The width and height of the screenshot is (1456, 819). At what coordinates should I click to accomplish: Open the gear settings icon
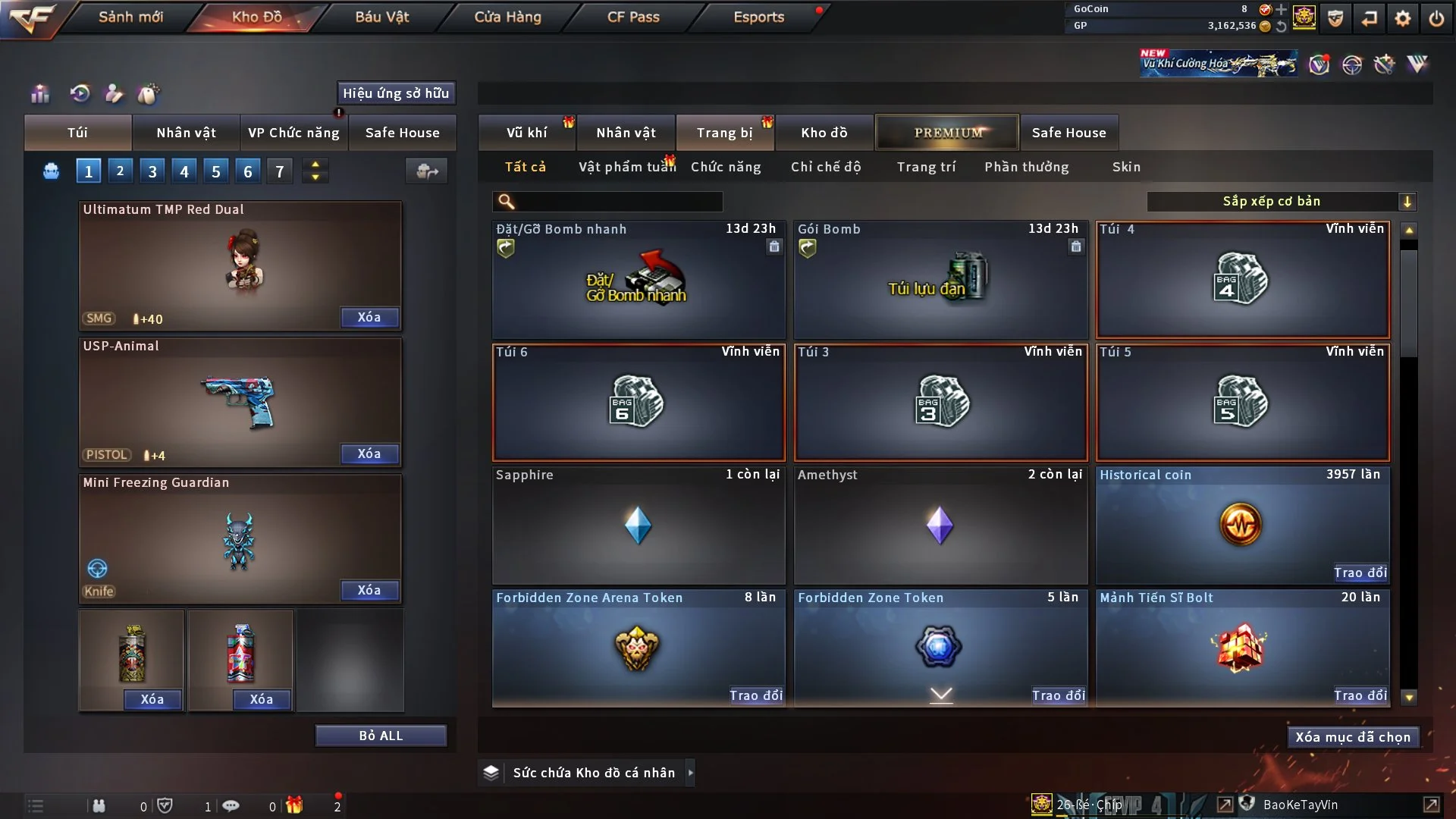[1402, 18]
